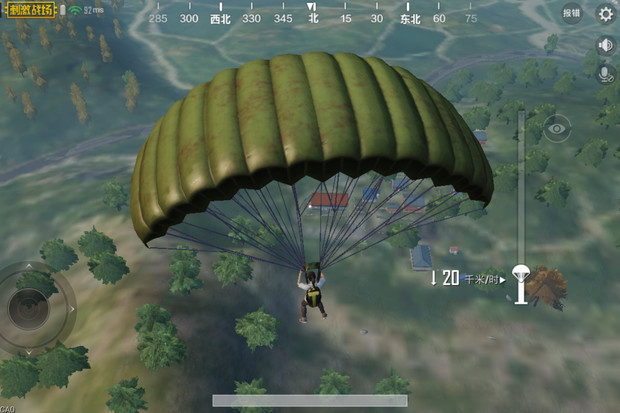Toggle the speaker sound icon

point(605,45)
